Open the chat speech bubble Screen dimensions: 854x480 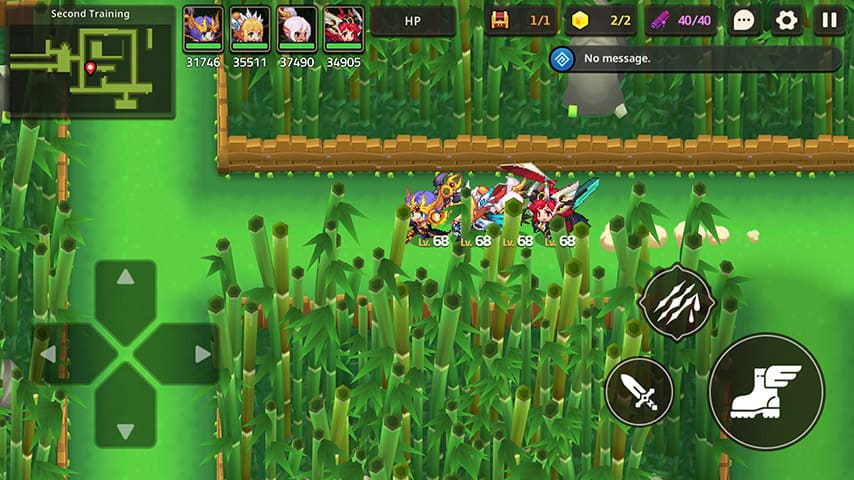[743, 21]
